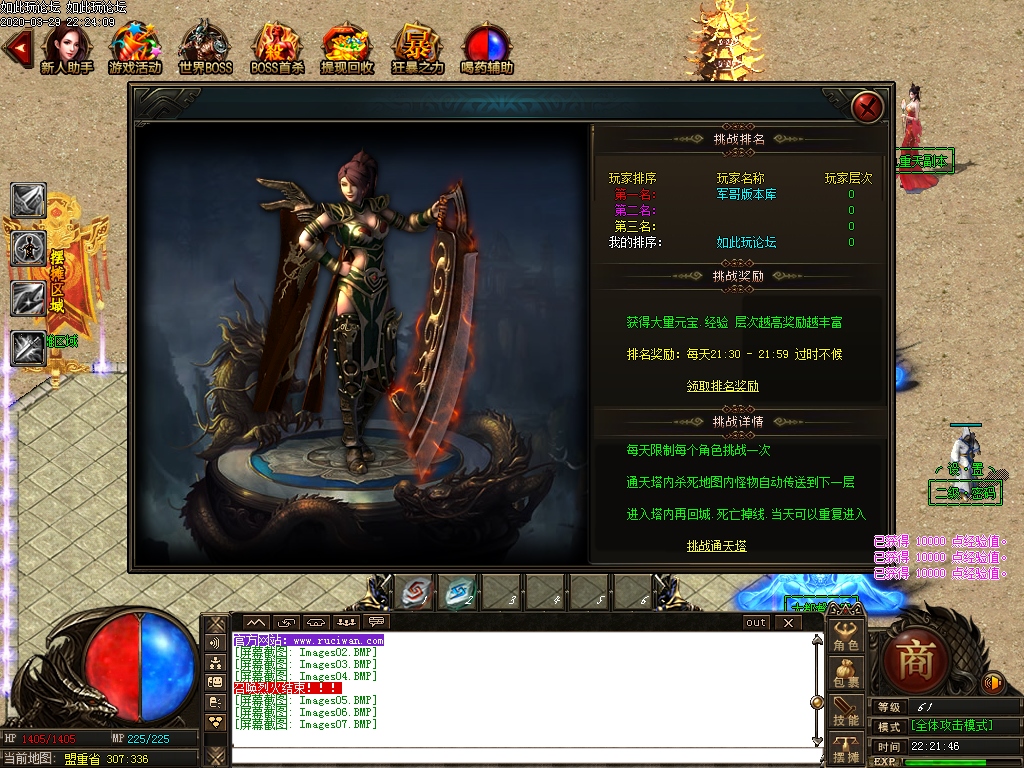This screenshot has height=768, width=1024.
Task: Open the 角色 character sheet
Action: (x=846, y=638)
